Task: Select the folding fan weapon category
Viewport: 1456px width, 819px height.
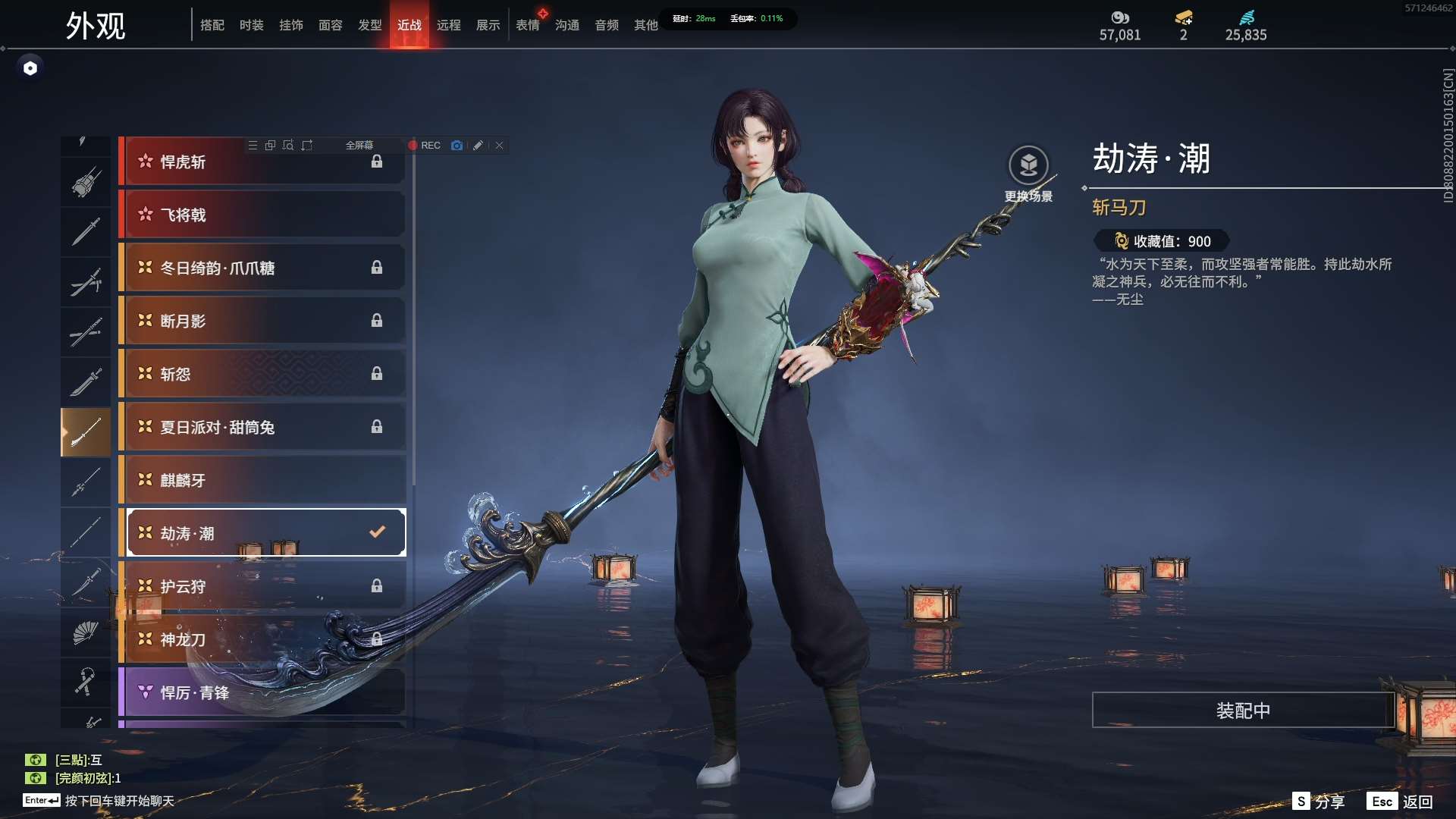Action: point(86,632)
